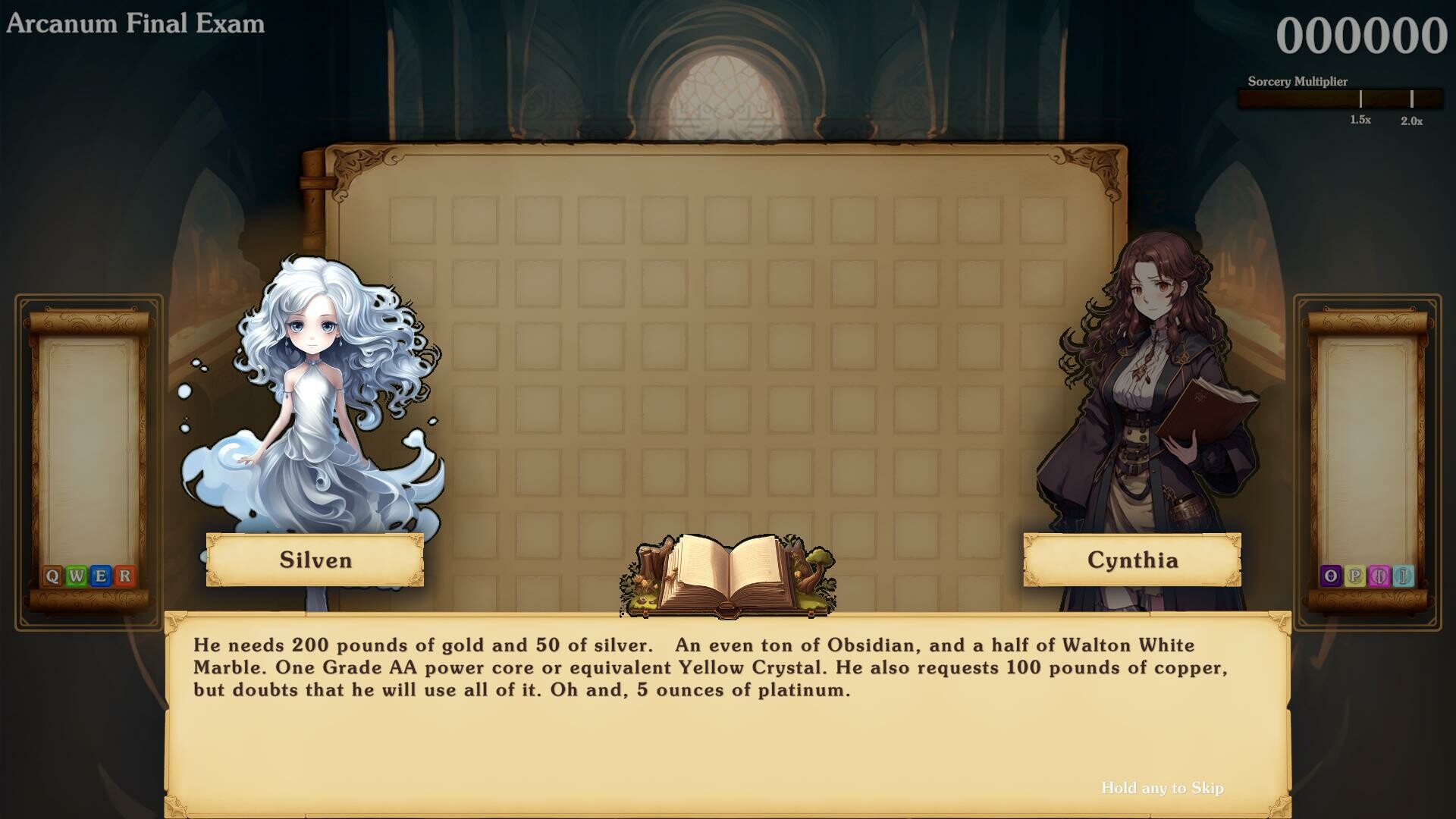Image resolution: width=1456 pixels, height=819 pixels.
Task: Click the red R key icon
Action: pyautogui.click(x=124, y=576)
